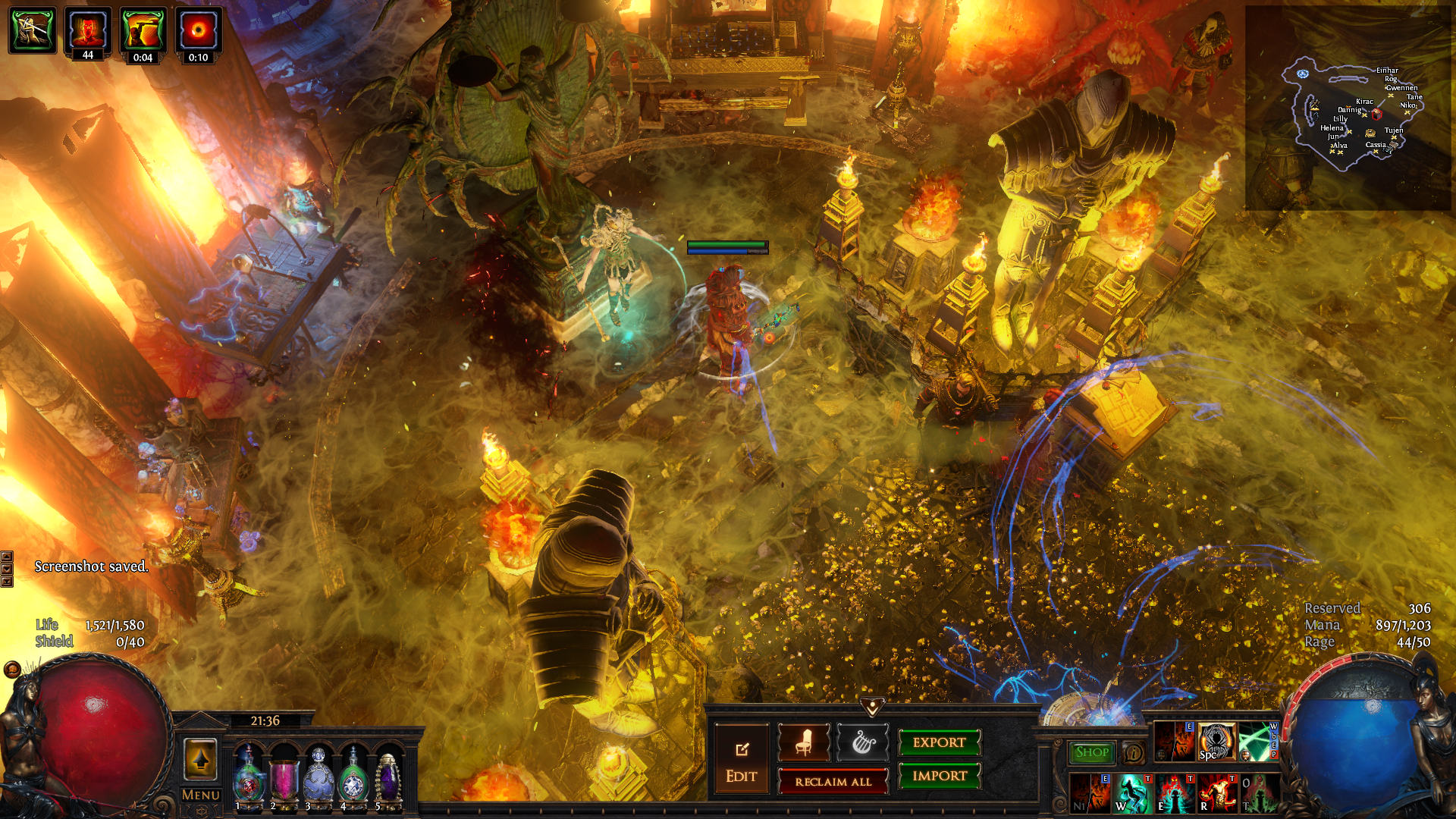Click the golden level-up arrow button

click(x=201, y=759)
